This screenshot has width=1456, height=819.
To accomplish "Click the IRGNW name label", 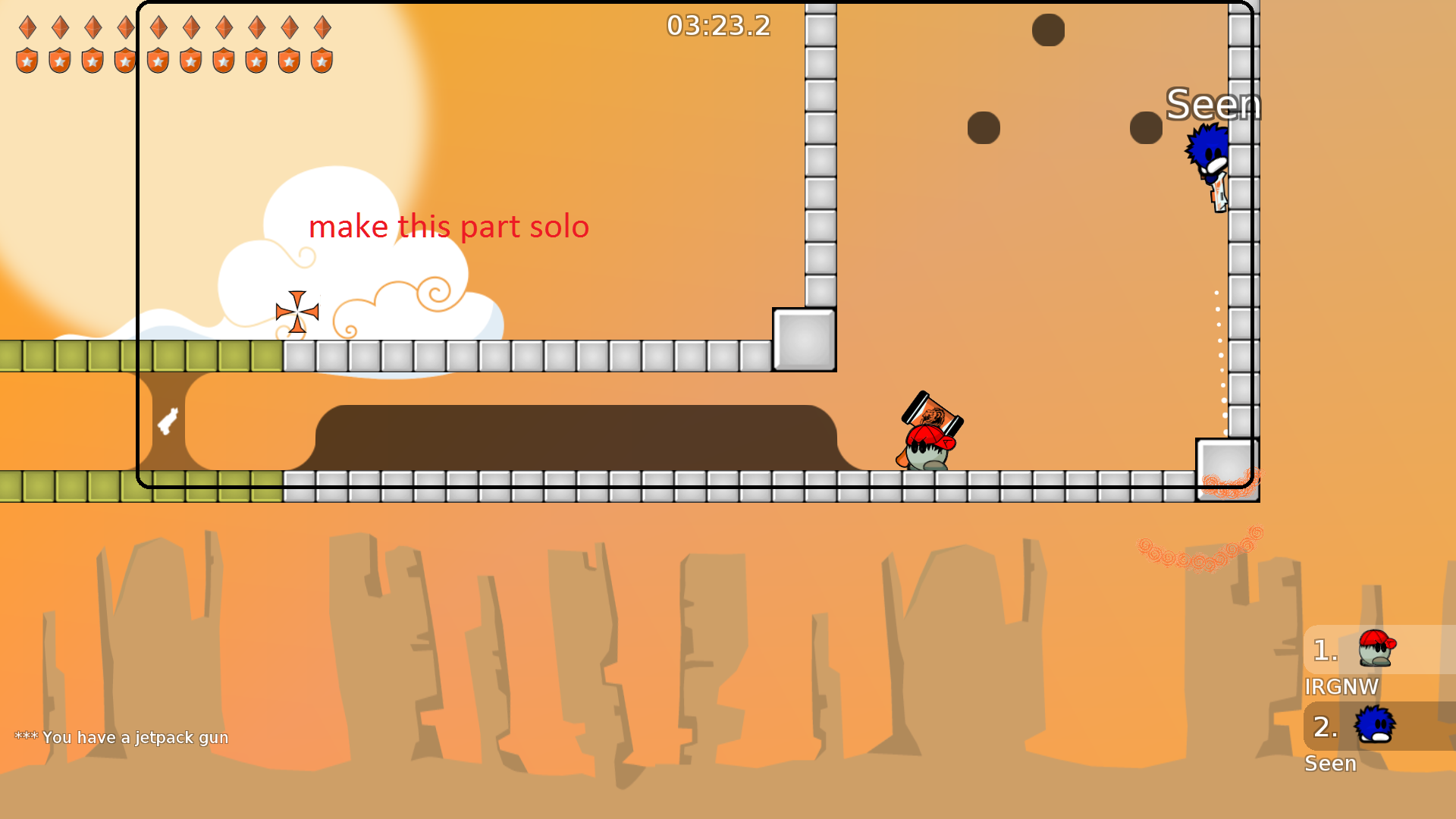I will click(x=1343, y=687).
